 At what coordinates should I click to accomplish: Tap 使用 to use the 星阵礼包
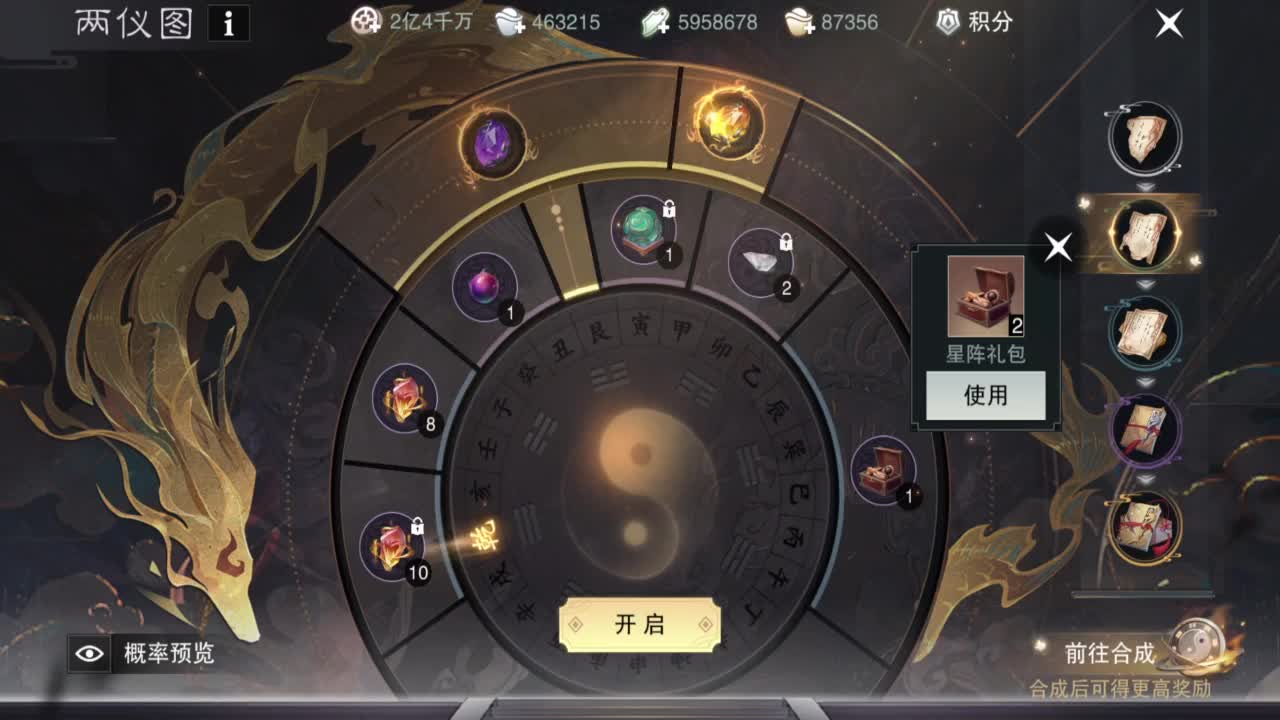click(x=984, y=396)
